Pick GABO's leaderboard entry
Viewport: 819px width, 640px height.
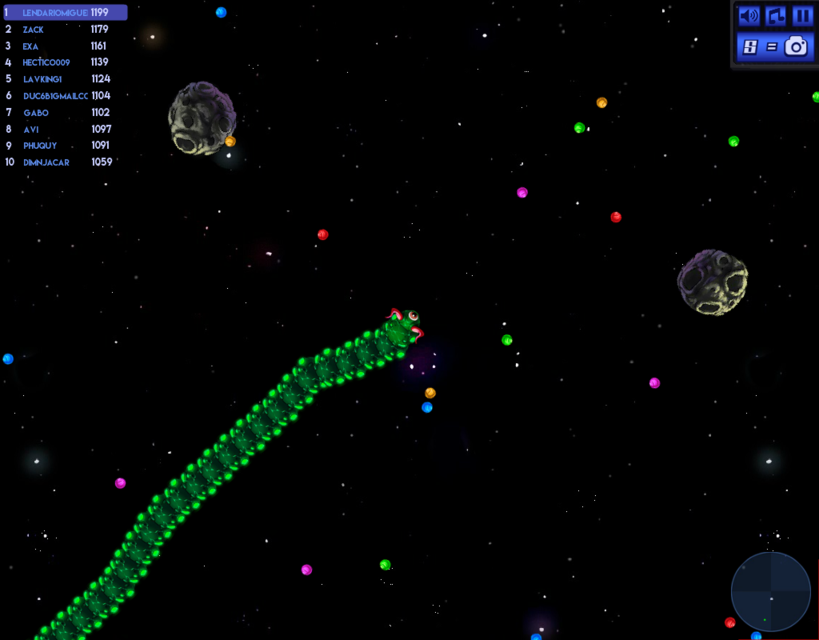click(58, 113)
